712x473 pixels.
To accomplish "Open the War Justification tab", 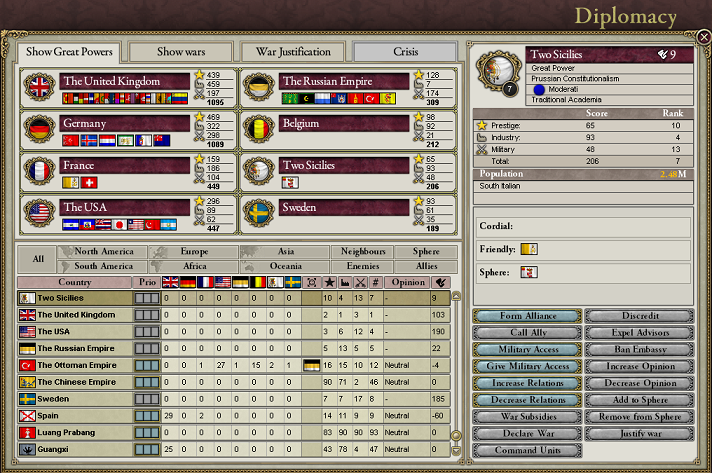I will 293,52.
